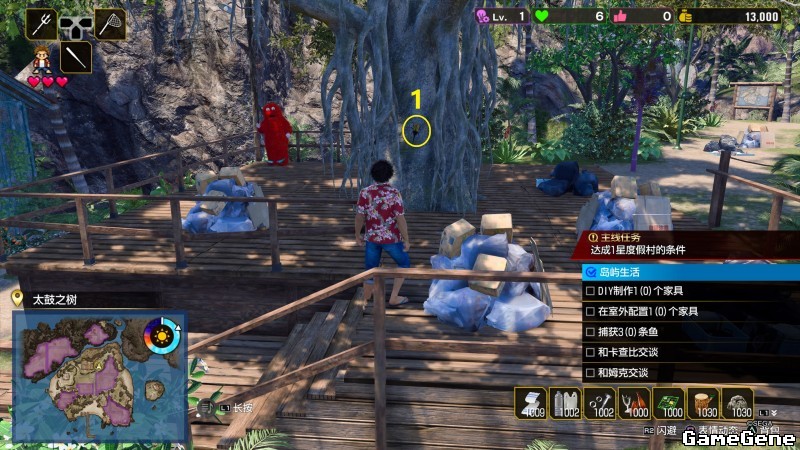Screen dimensions: 800x450
Task: Choose the plastic bottles hotbar slot
Action: [x=566, y=402]
